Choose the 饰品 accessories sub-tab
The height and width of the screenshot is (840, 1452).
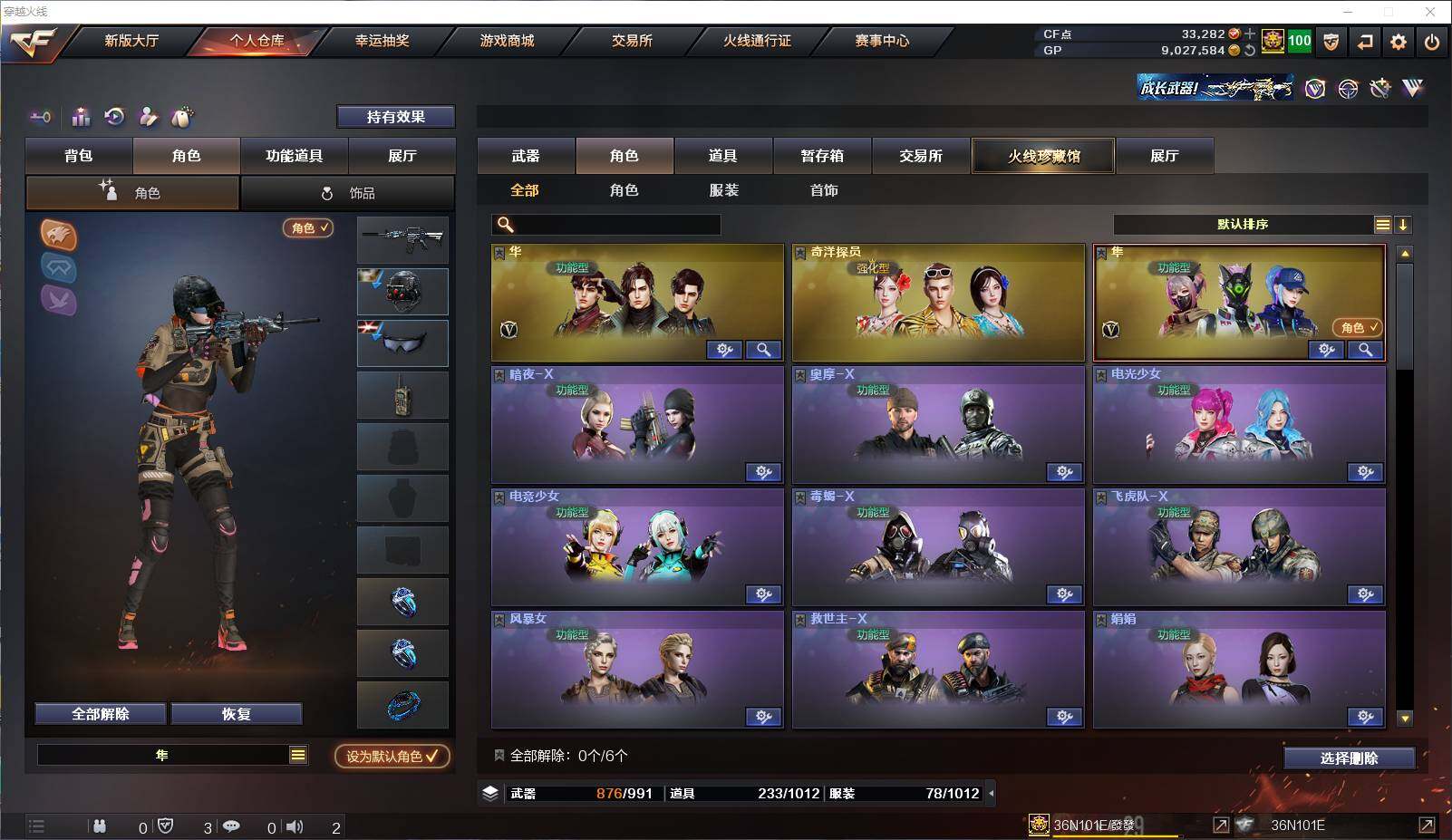click(348, 193)
